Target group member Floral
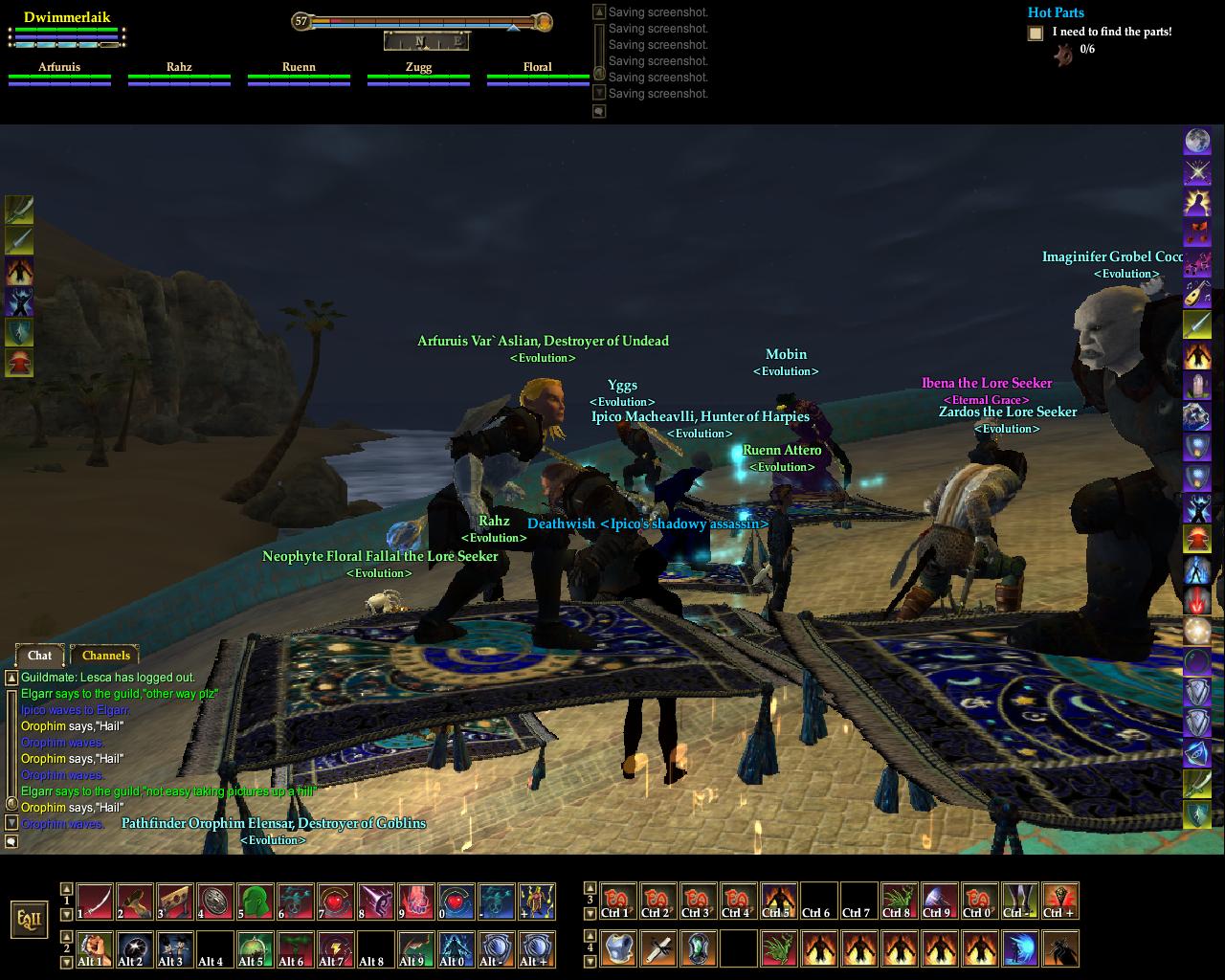Viewport: 1225px width, 980px height. point(538,68)
